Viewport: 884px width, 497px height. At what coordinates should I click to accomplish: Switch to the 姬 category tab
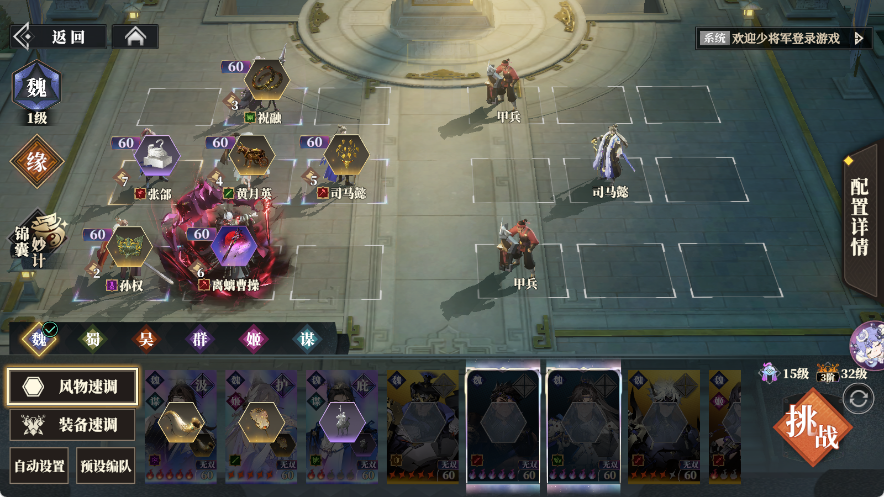[x=253, y=338]
